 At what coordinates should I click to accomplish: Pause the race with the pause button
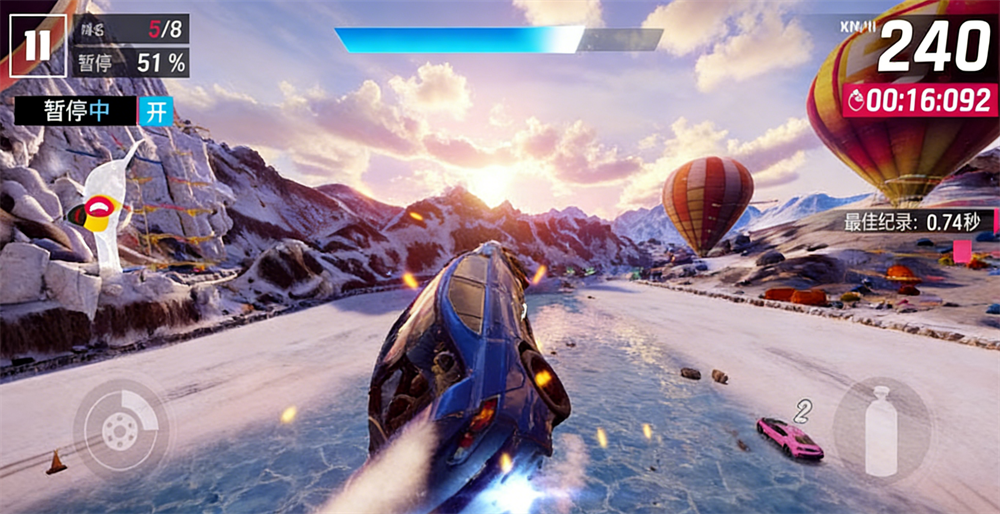38,45
